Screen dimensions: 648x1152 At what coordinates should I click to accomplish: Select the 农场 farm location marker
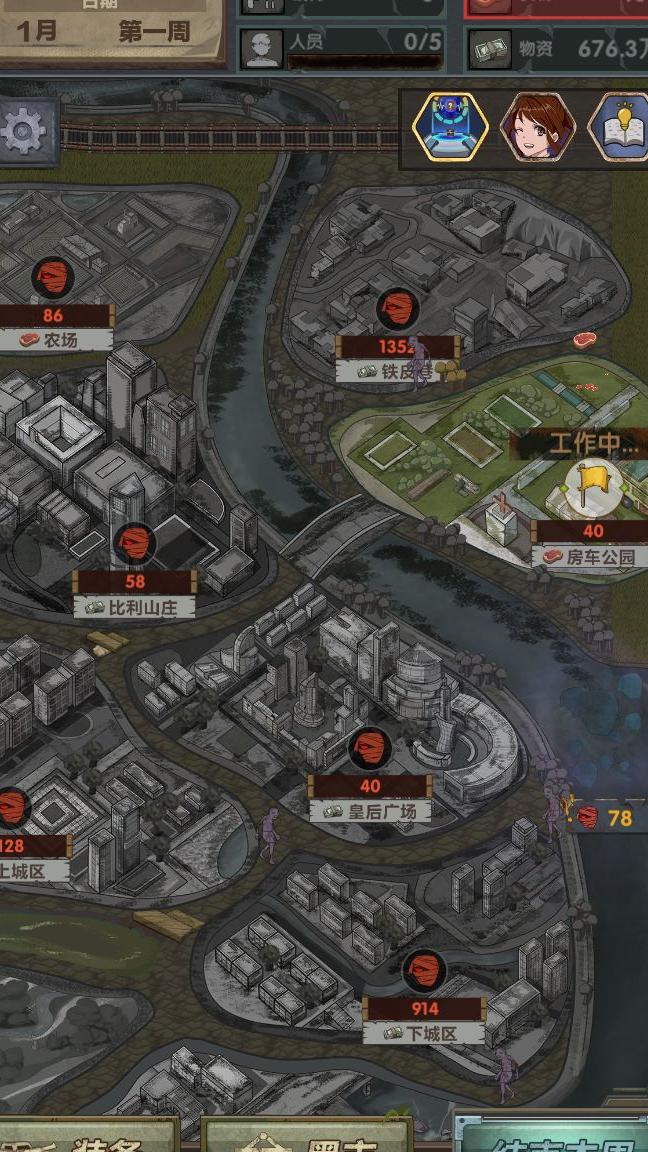pyautogui.click(x=53, y=278)
